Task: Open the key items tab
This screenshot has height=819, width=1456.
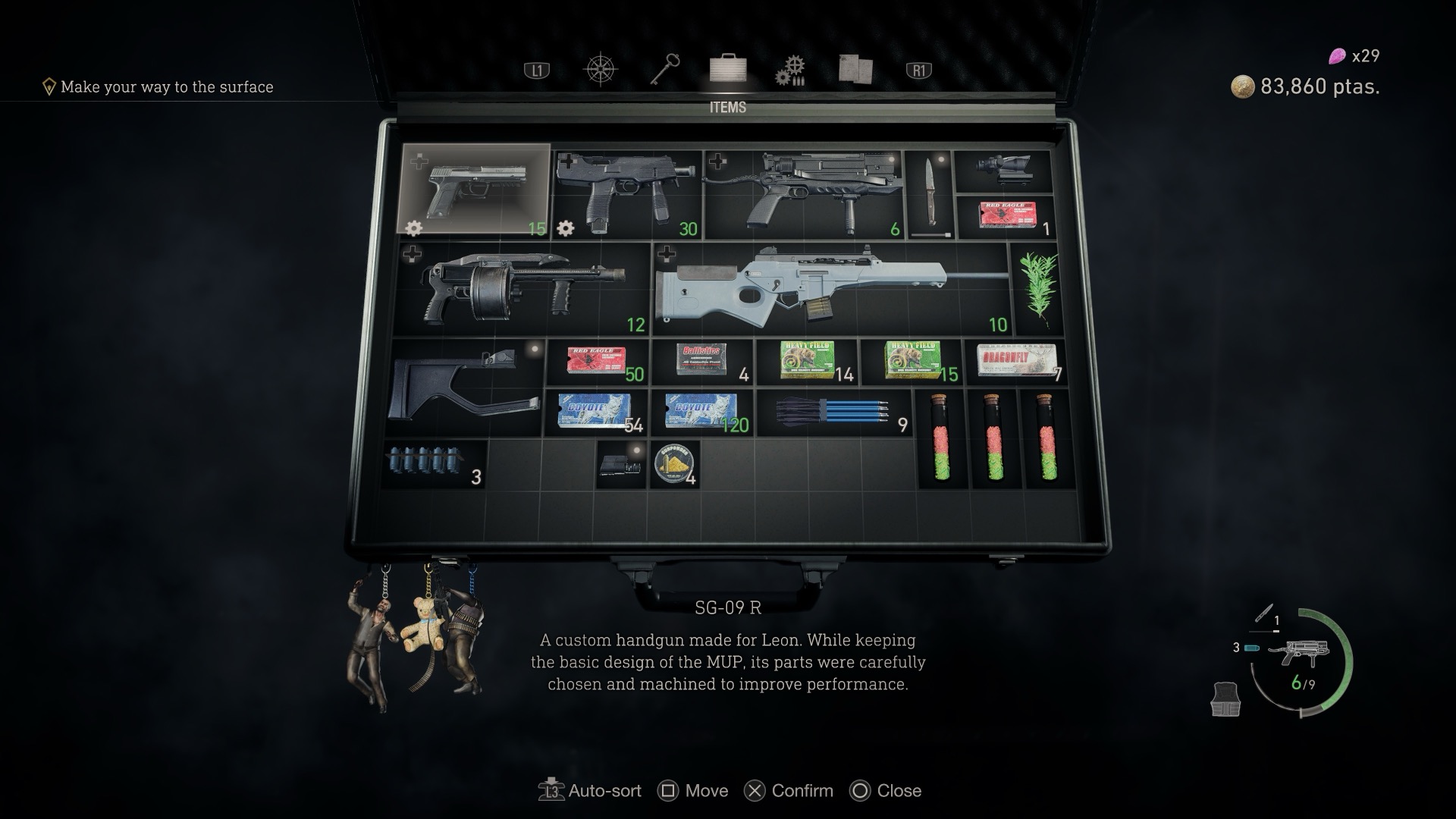Action: point(665,70)
